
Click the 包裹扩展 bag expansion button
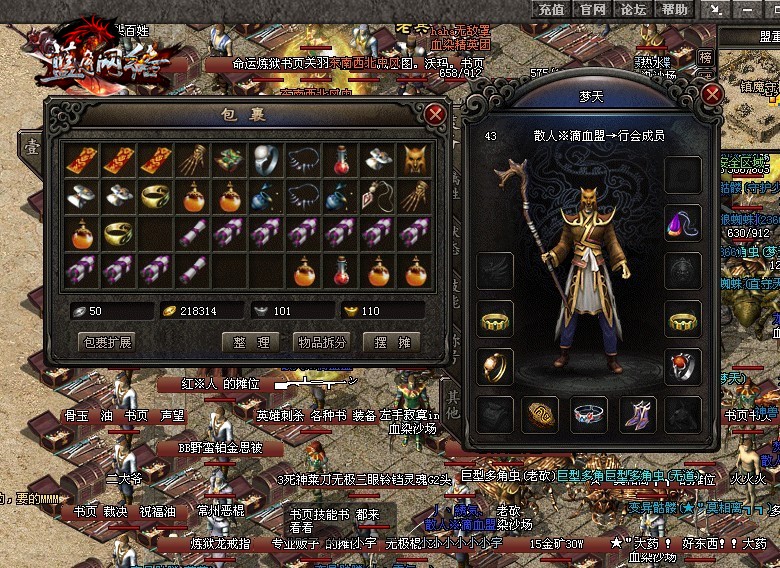pyautogui.click(x=107, y=342)
